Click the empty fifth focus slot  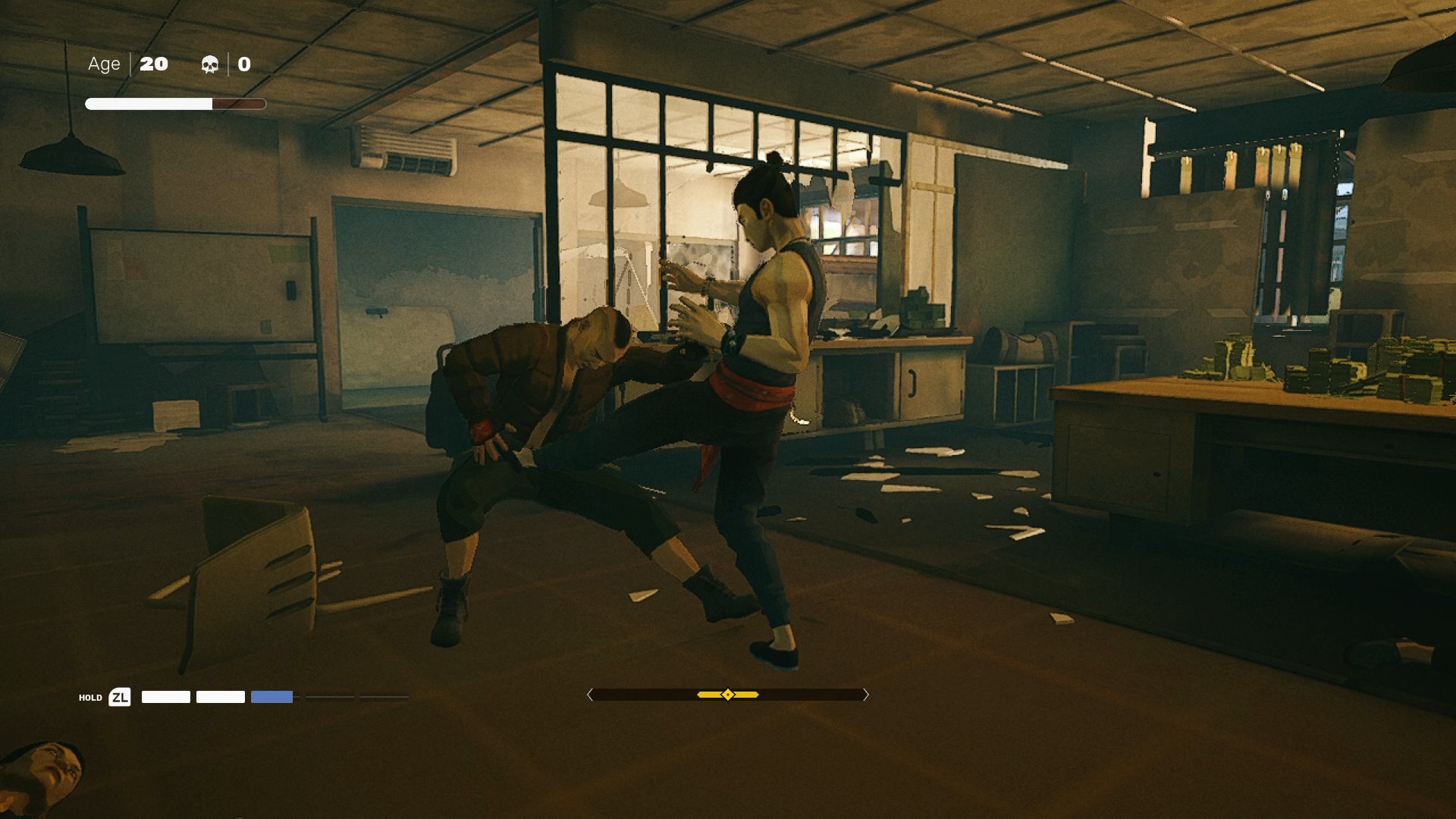click(x=383, y=696)
